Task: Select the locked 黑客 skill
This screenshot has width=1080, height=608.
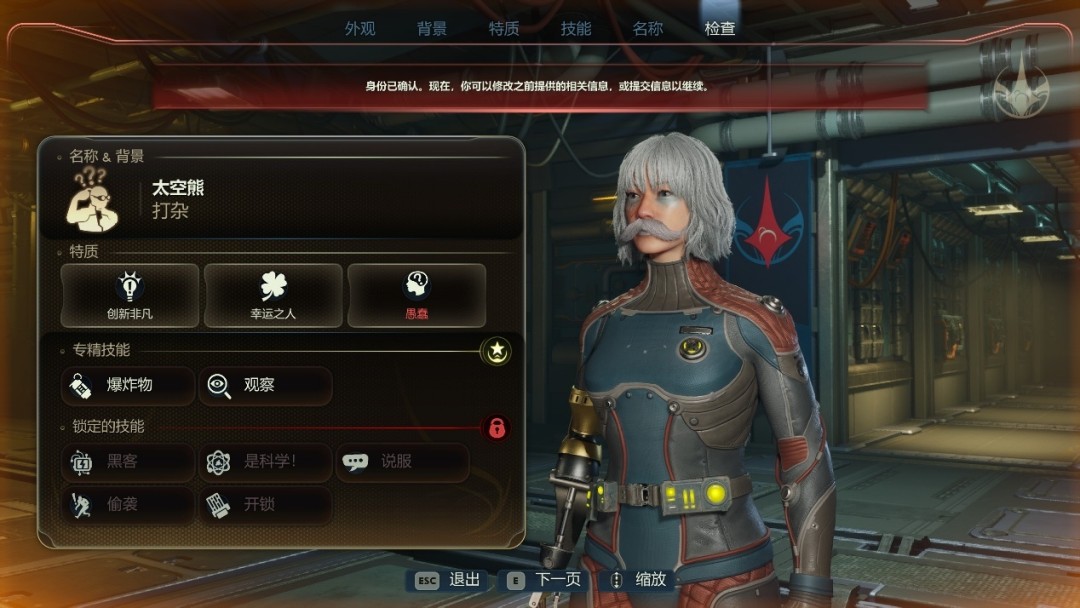Action: point(128,462)
